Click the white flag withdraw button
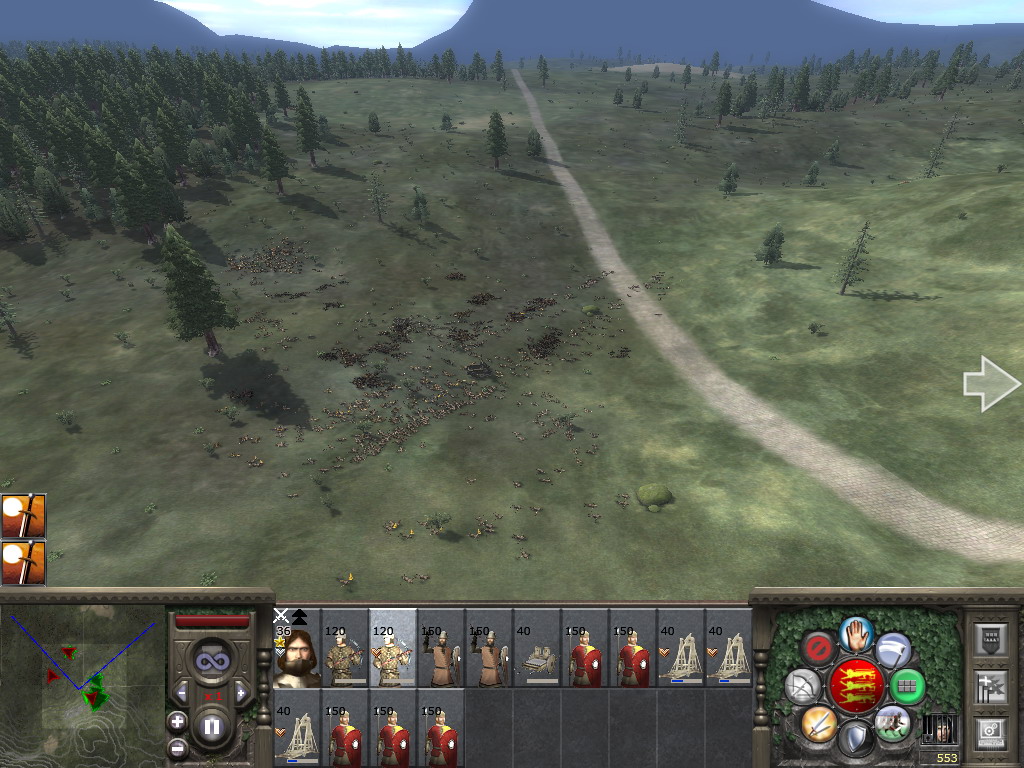Screen dimensions: 1024x768 [x=893, y=649]
